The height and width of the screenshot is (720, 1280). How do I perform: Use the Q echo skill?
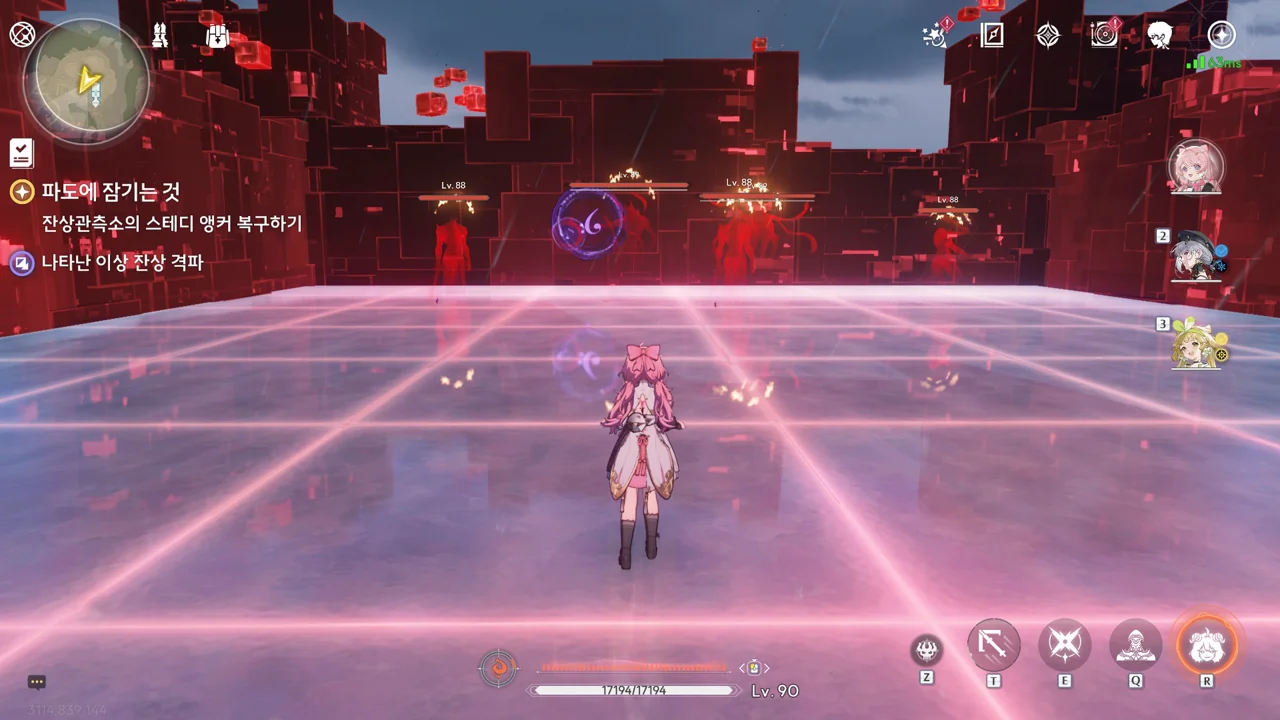pyautogui.click(x=1136, y=645)
